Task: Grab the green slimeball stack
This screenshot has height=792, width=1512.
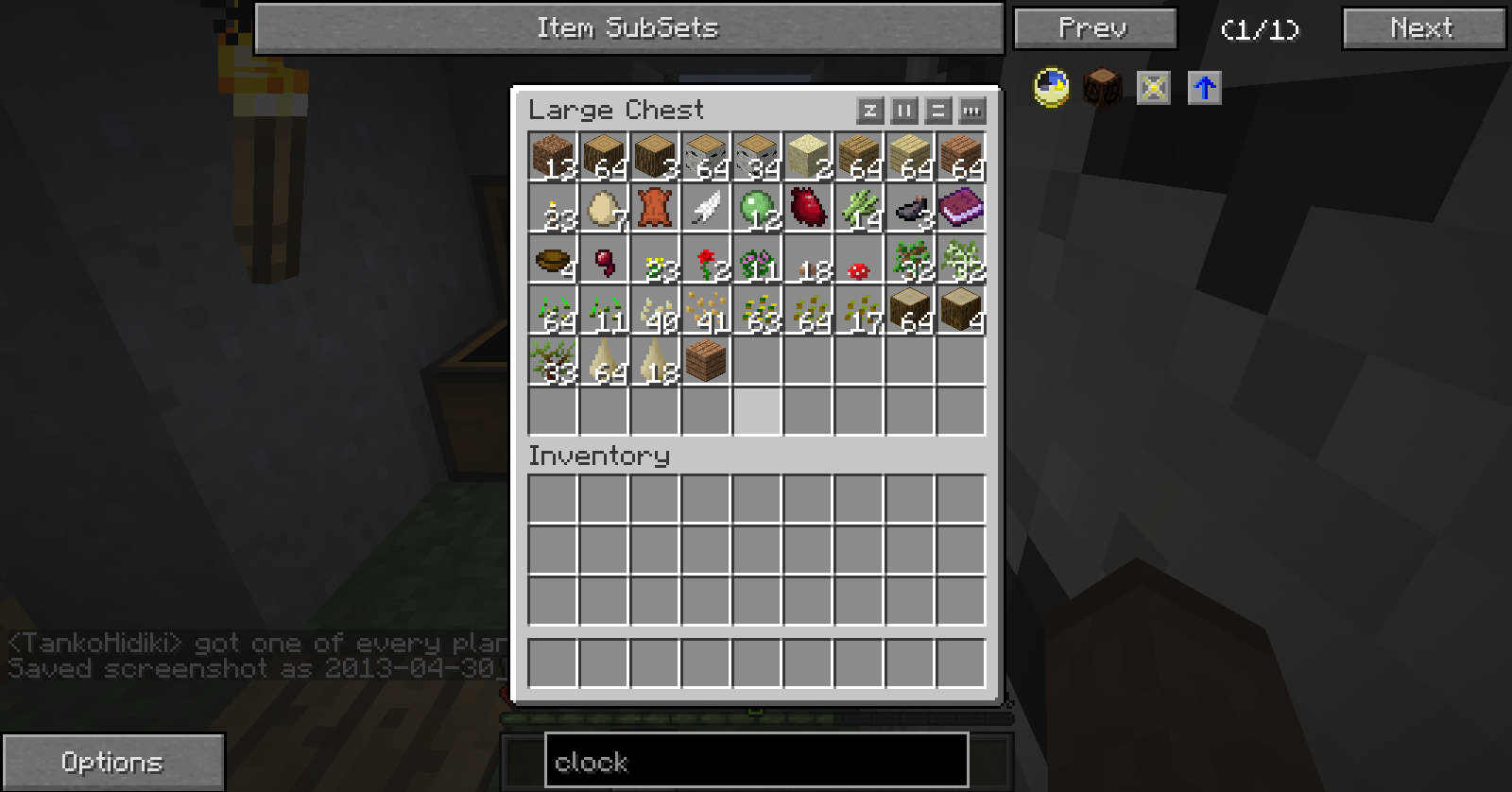Action: (x=757, y=207)
